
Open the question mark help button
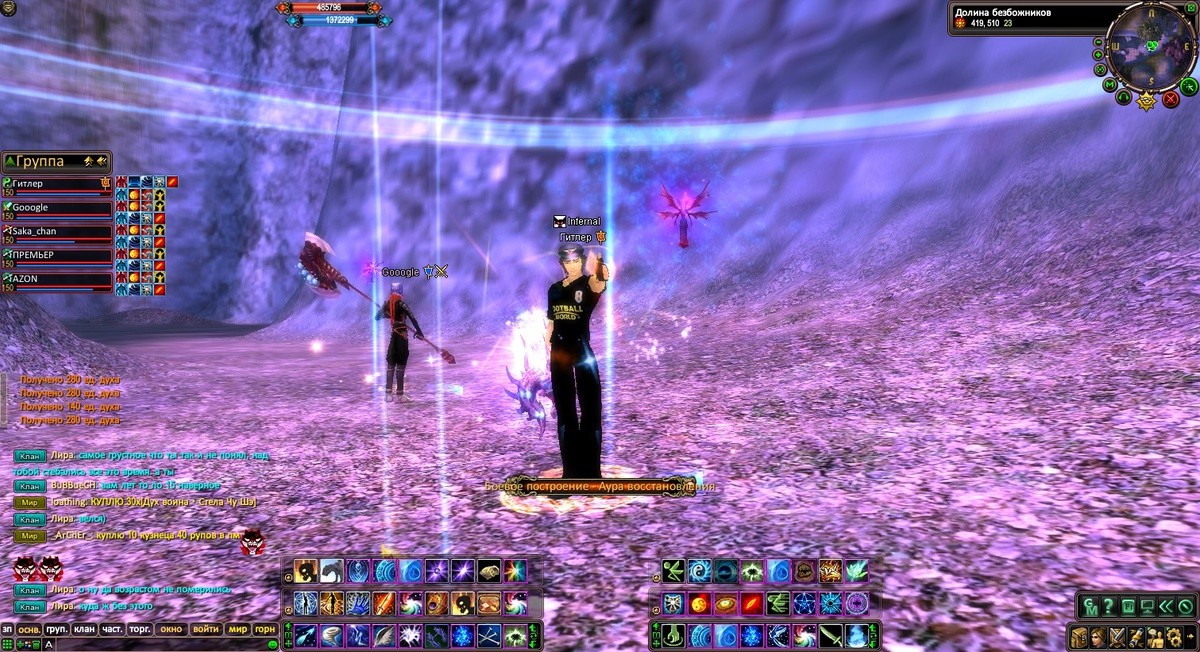[x=1108, y=606]
